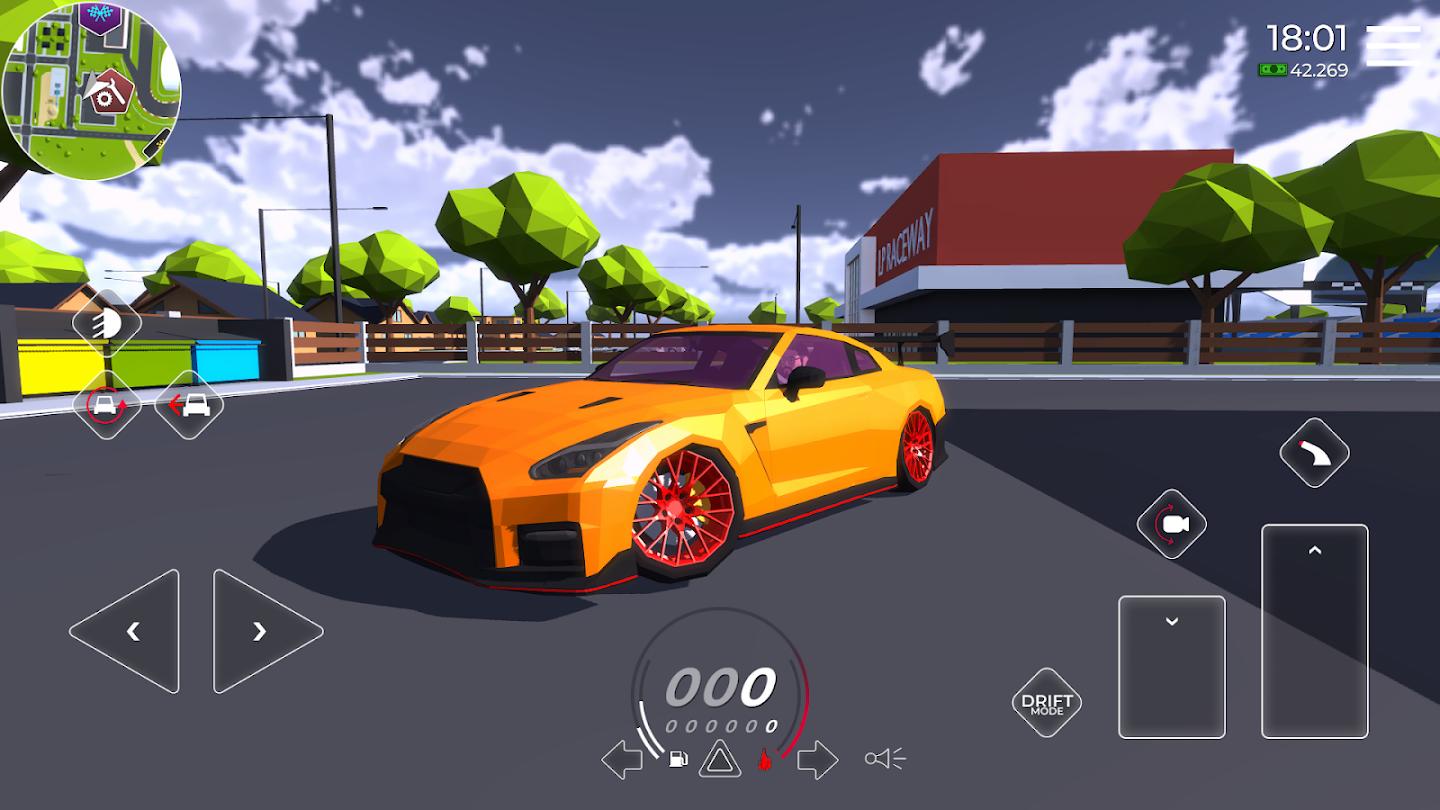Image resolution: width=1440 pixels, height=810 pixels.
Task: Toggle the headlights
Action: coord(107,322)
